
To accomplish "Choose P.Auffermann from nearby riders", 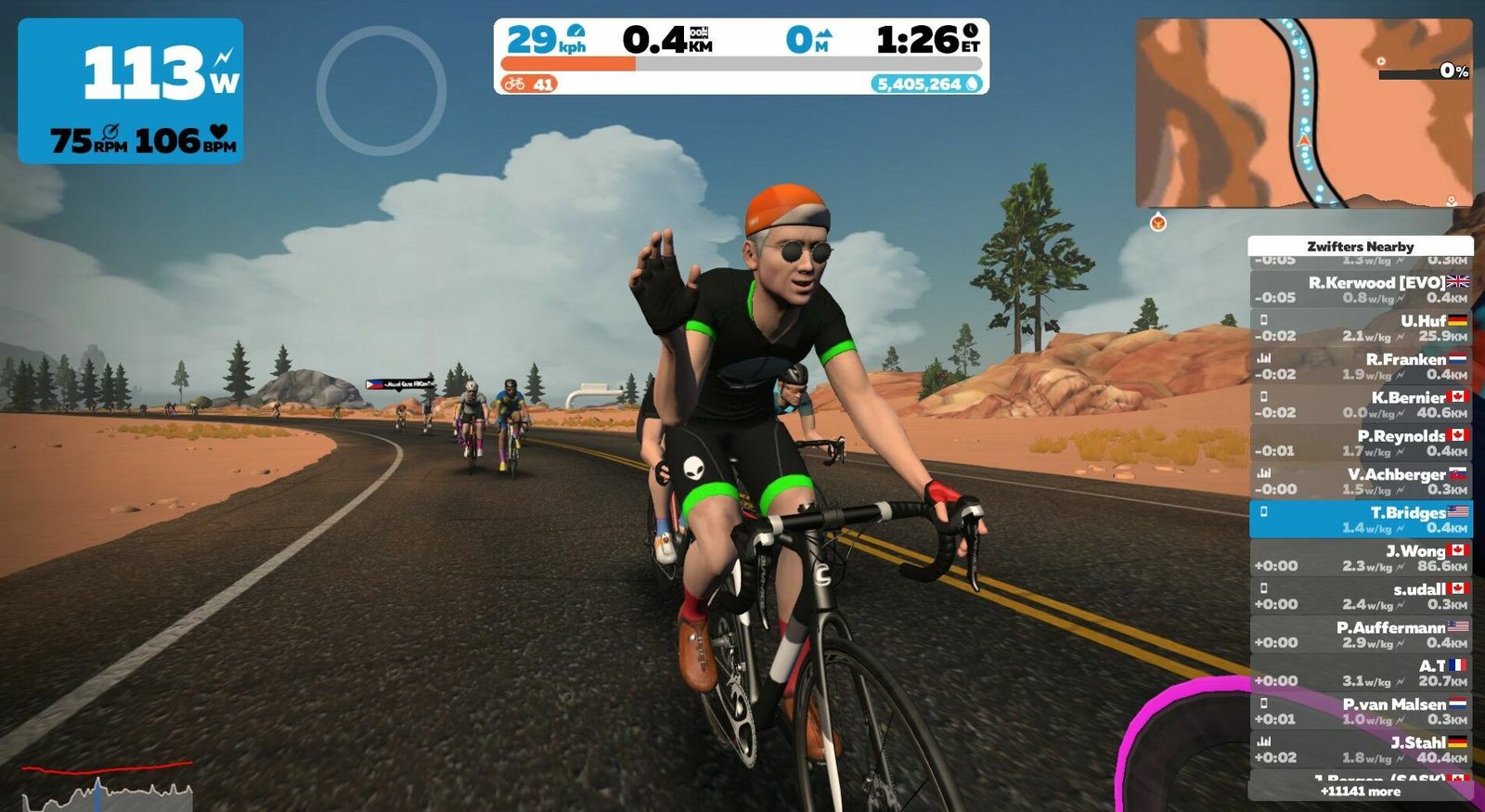I will 1360,635.
